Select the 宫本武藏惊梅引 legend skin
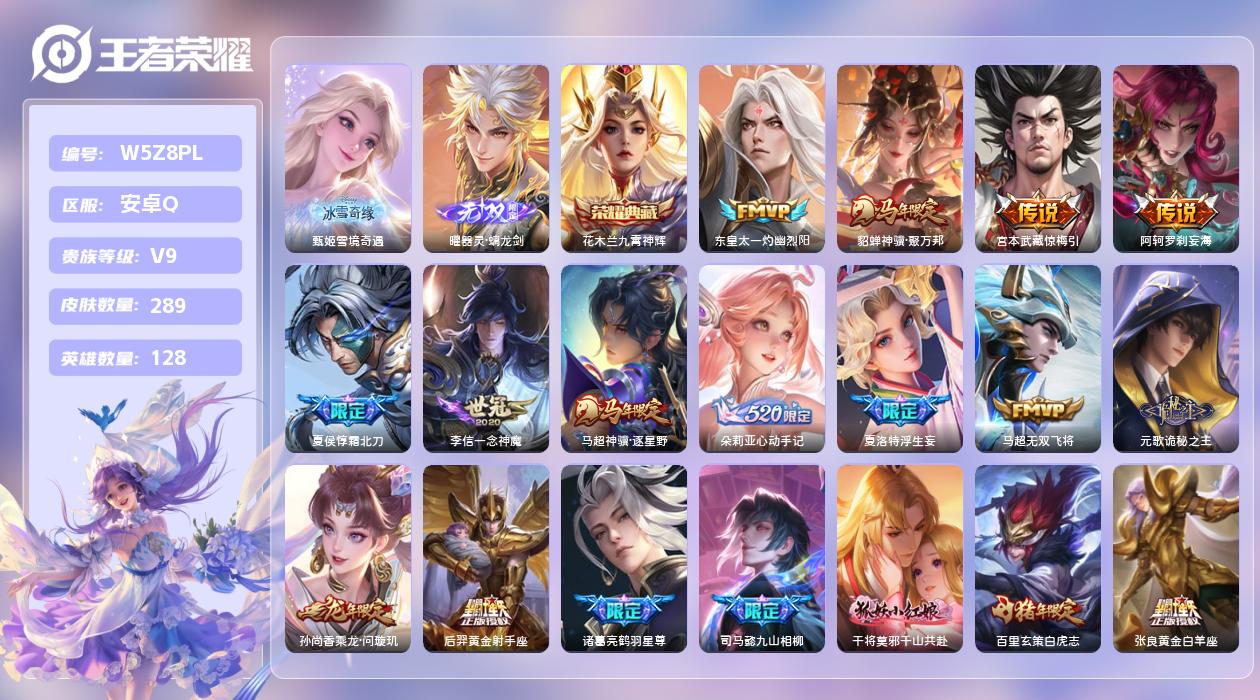The image size is (1260, 700). (1038, 158)
